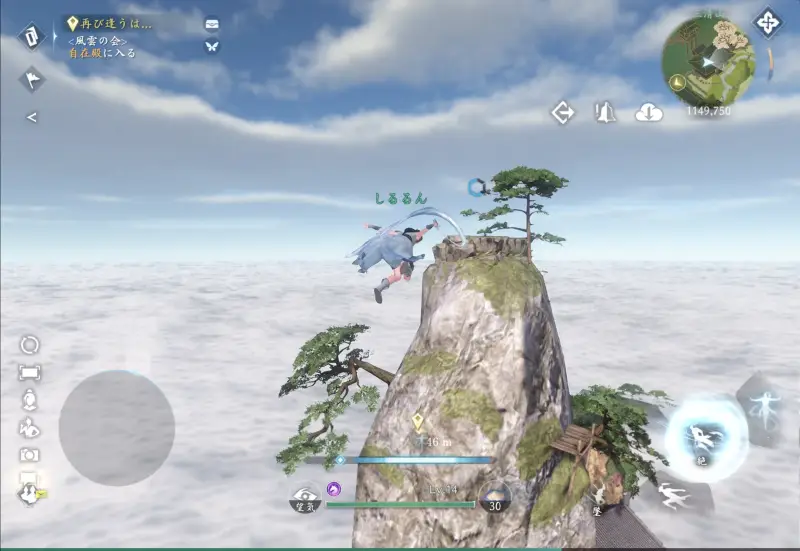Click the cloud download icon

coord(649,113)
